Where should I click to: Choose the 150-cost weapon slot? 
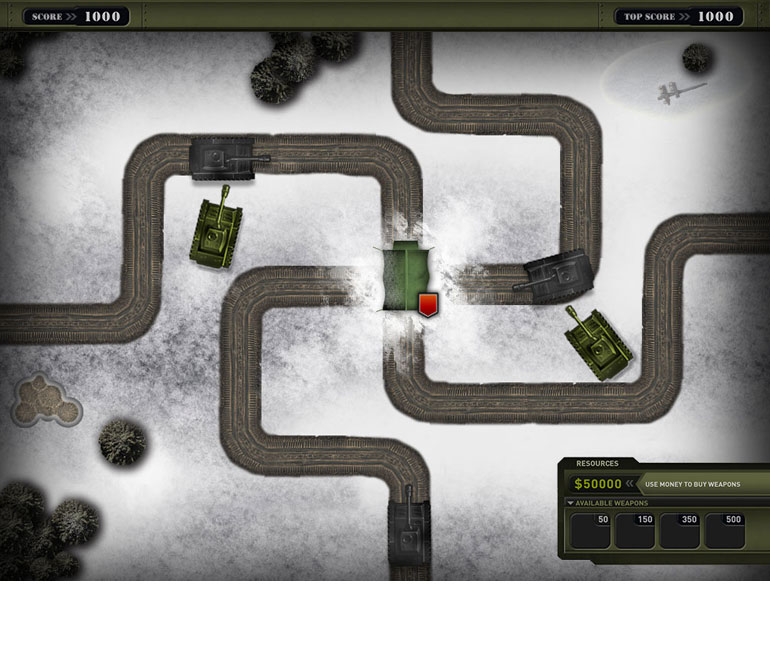pyautogui.click(x=635, y=531)
